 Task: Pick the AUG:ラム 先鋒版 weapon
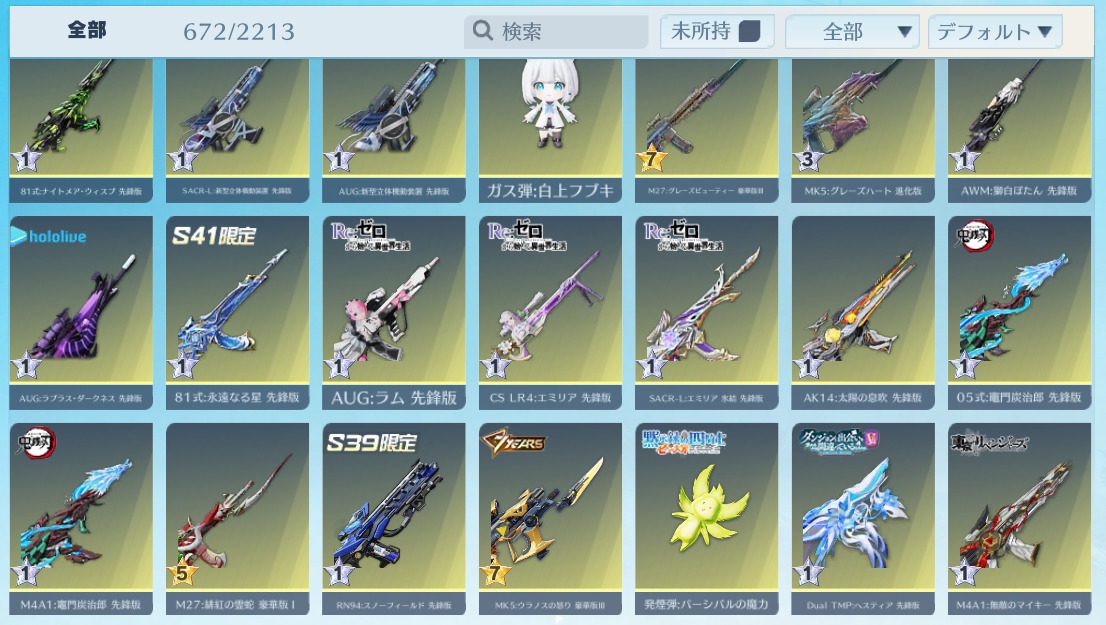pos(394,310)
